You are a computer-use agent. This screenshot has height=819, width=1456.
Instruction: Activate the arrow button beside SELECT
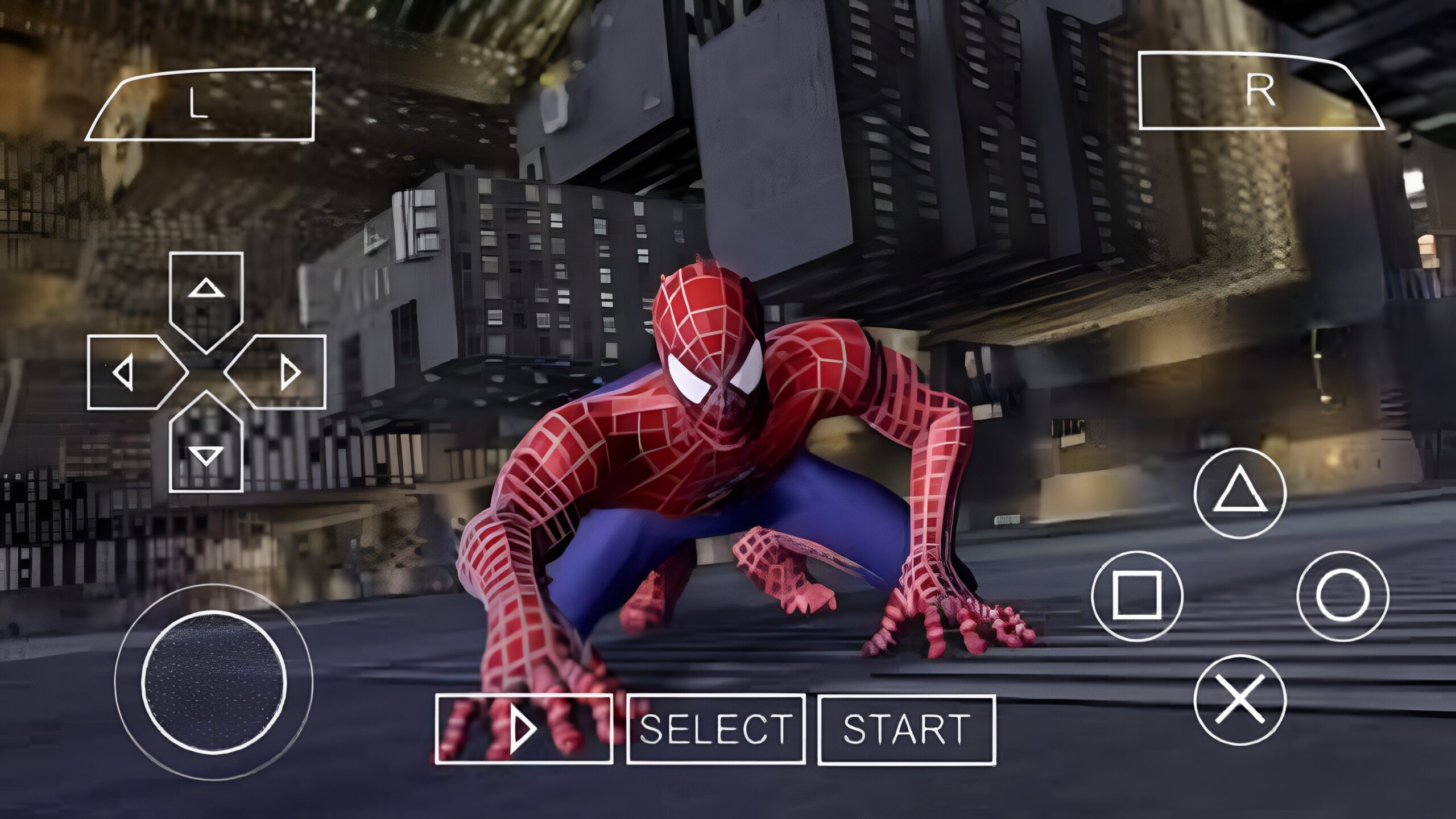[x=524, y=729]
